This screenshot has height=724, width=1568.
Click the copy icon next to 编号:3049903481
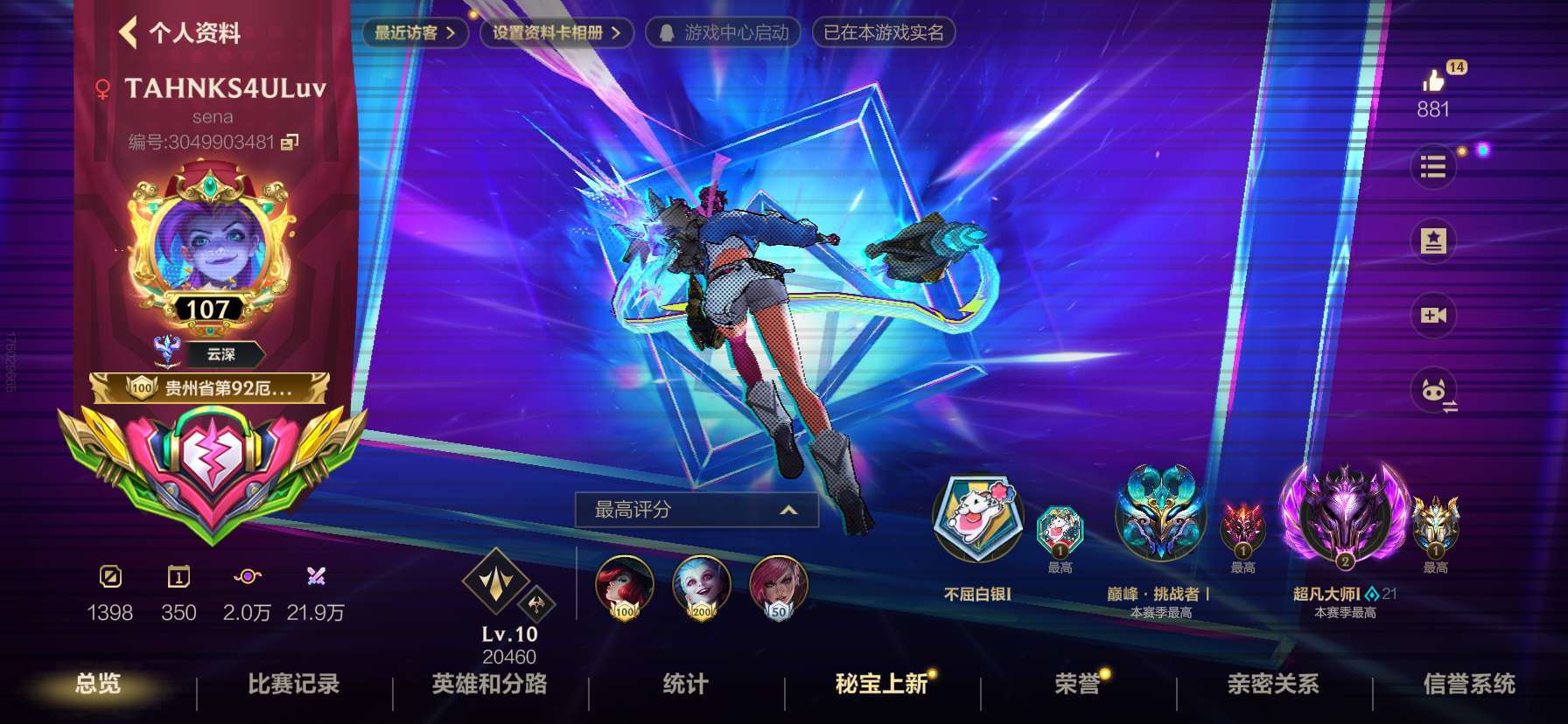coord(290,141)
